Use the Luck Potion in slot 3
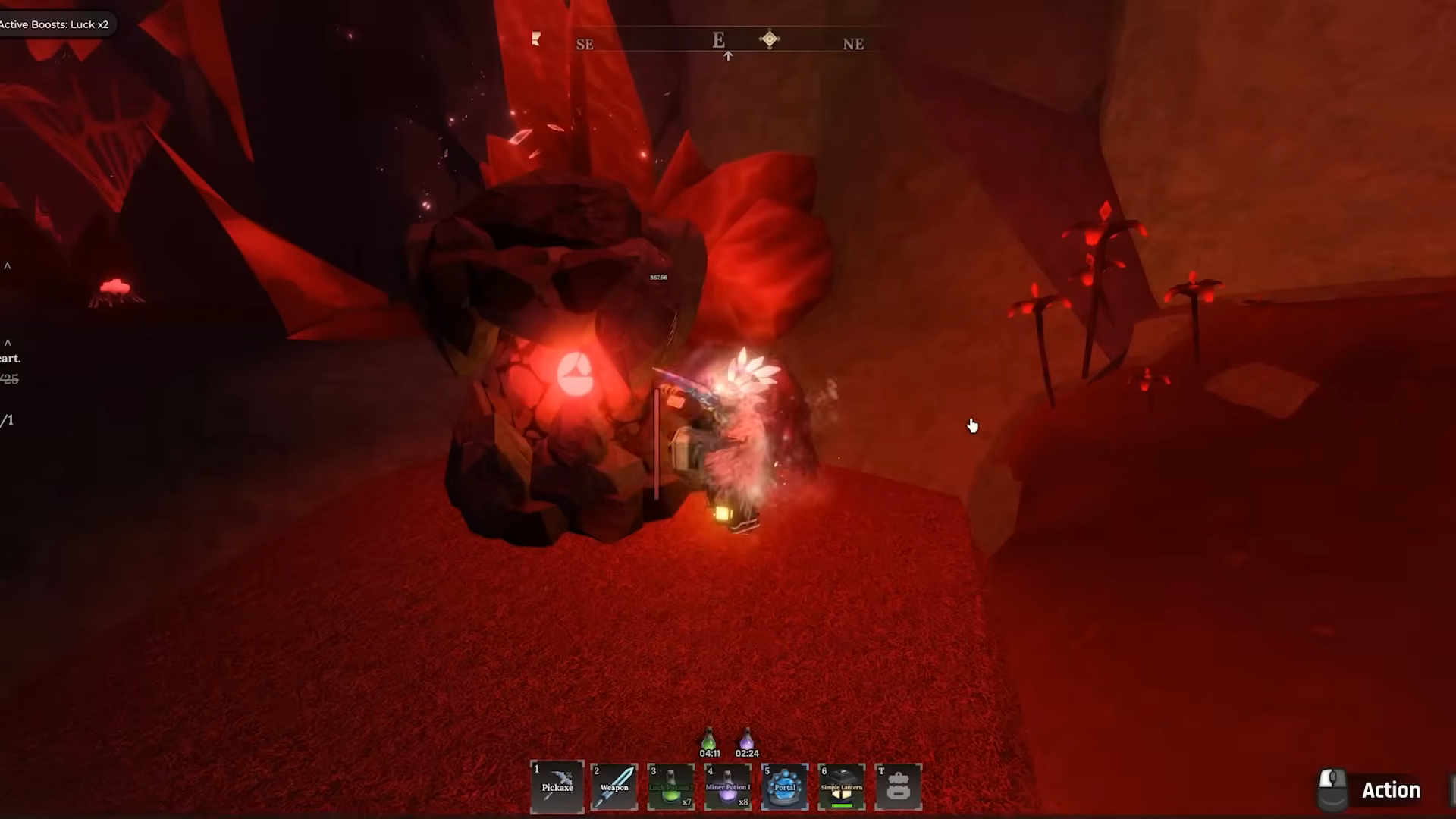Viewport: 1456px width, 819px height. tap(671, 786)
